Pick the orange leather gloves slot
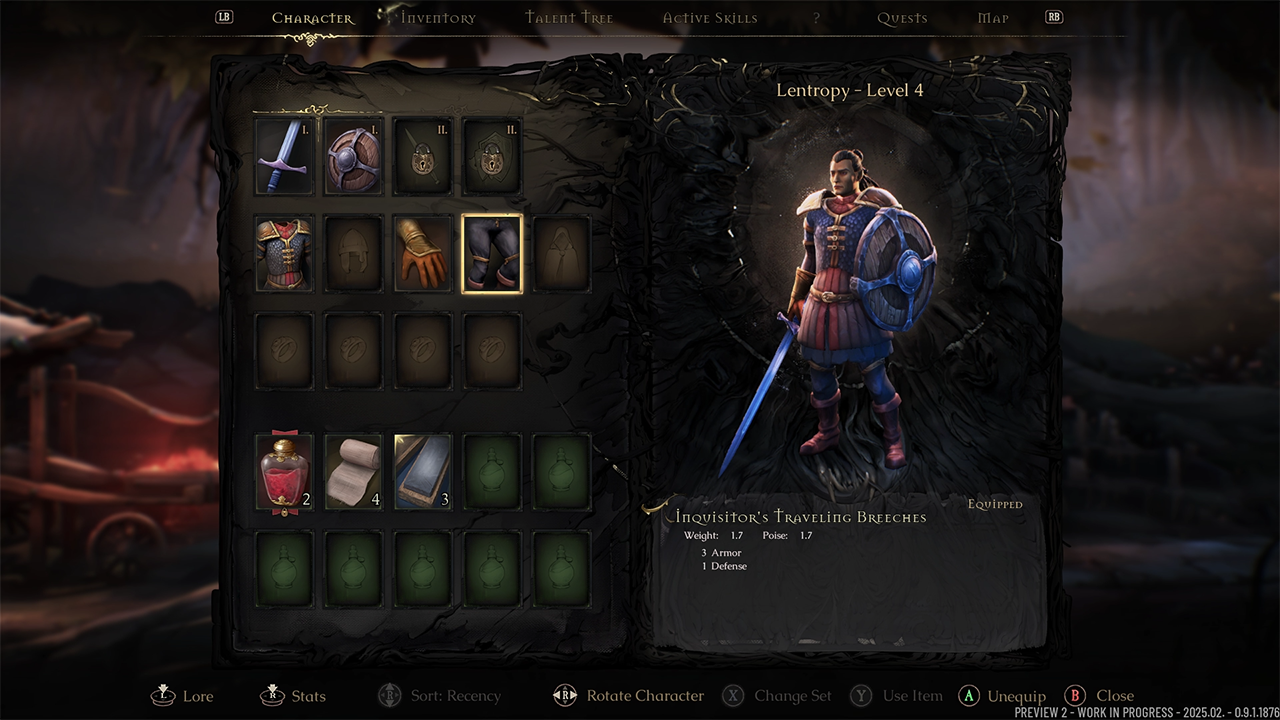Viewport: 1280px width, 720px height. click(x=423, y=254)
